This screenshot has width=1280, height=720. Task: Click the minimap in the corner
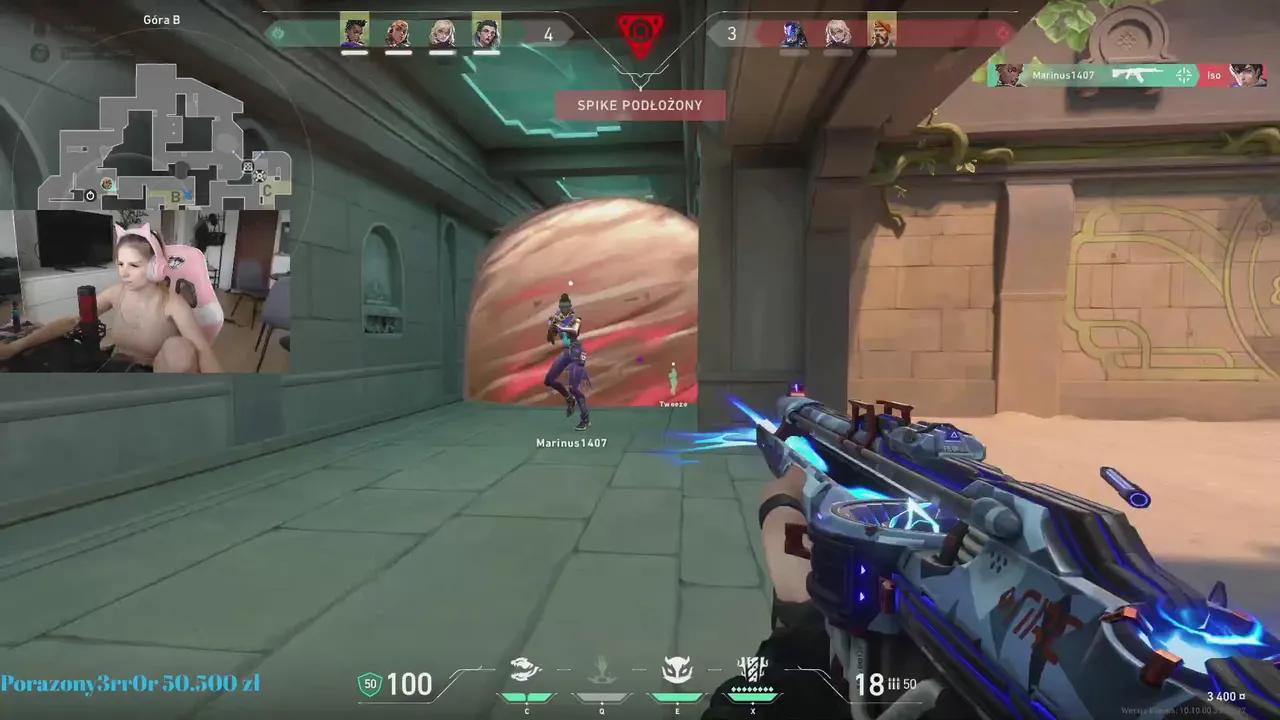(x=165, y=135)
